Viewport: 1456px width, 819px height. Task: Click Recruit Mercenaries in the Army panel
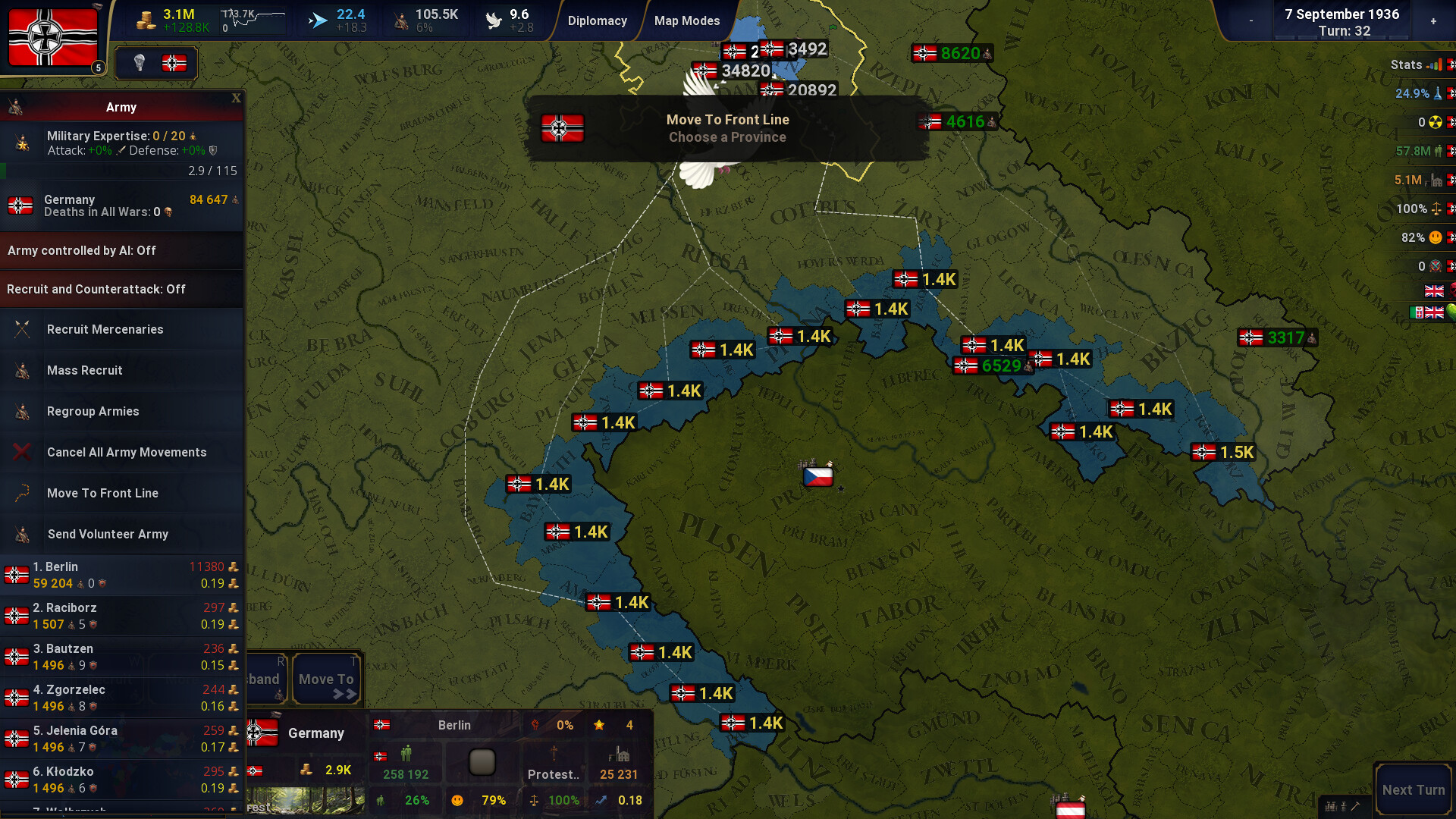click(105, 329)
